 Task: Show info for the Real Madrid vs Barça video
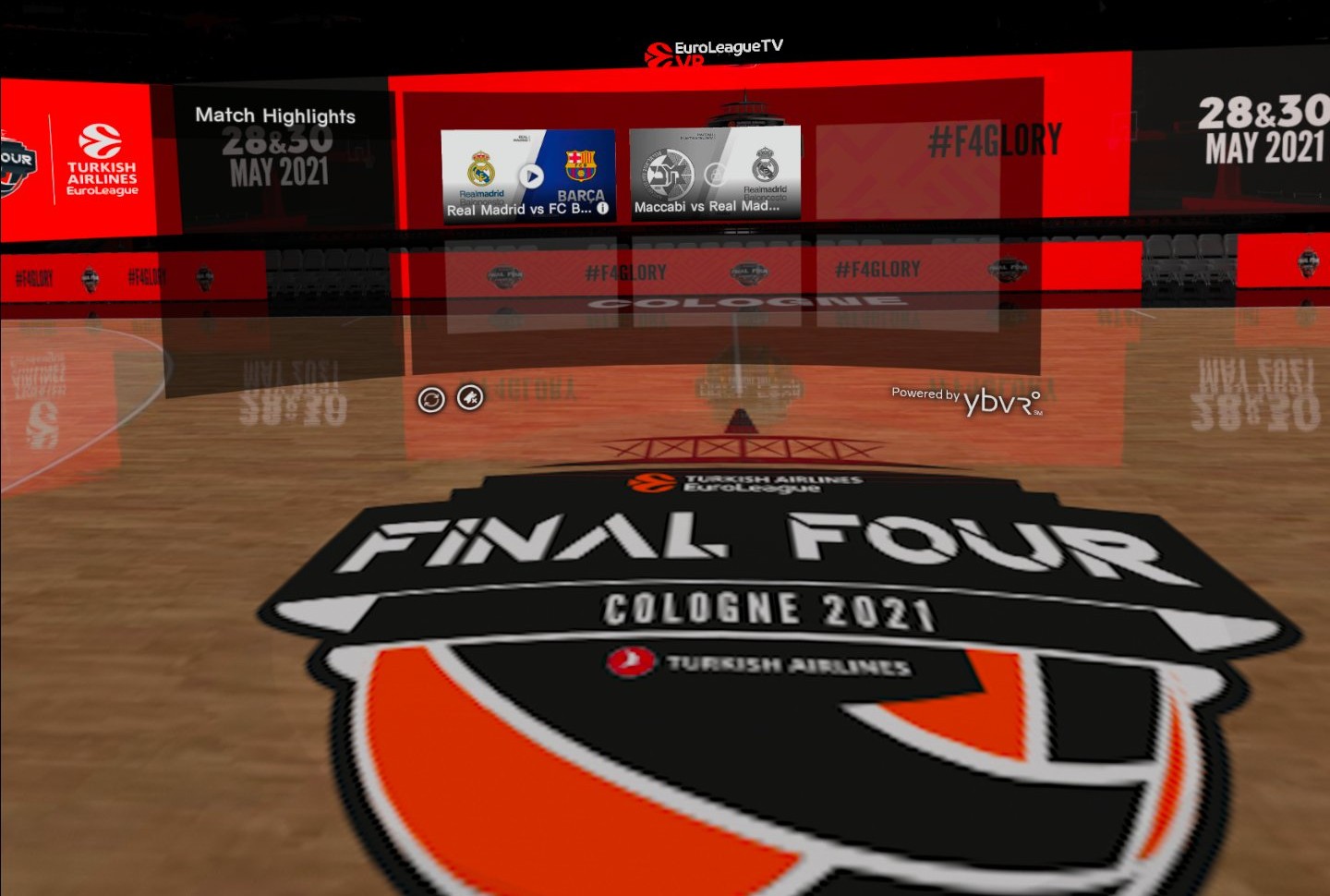point(603,209)
